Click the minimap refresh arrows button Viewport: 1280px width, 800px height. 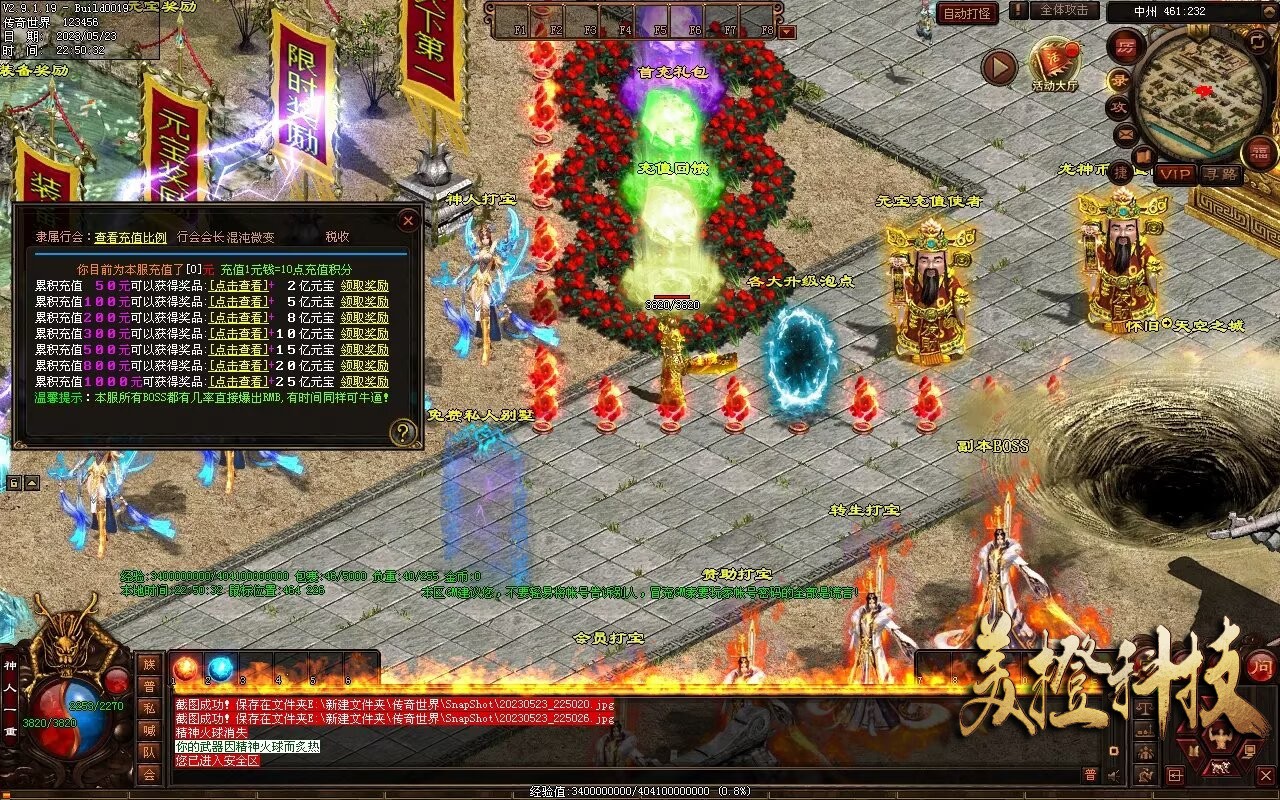1258,41
